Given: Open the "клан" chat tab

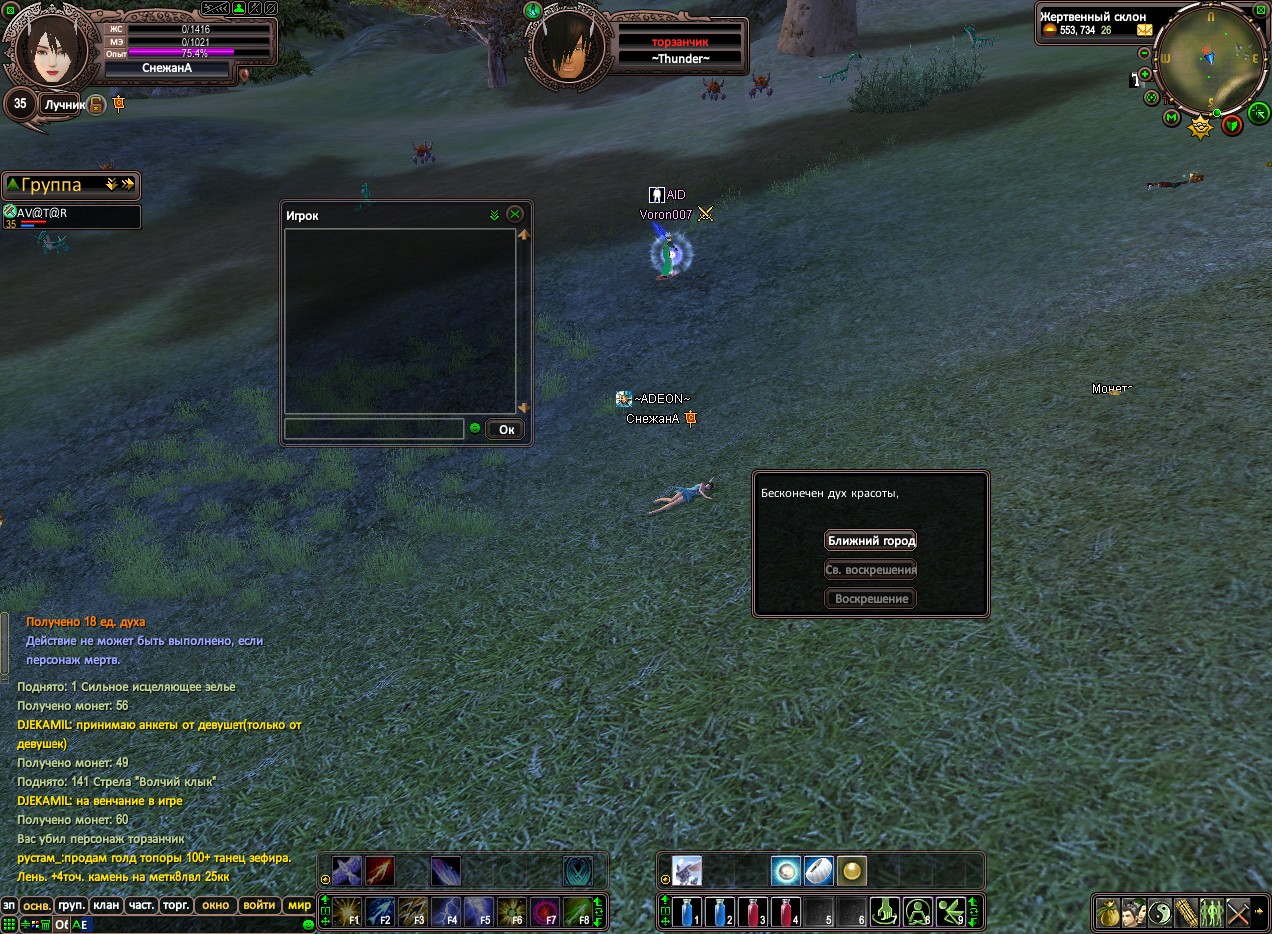Looking at the screenshot, I should coord(106,905).
